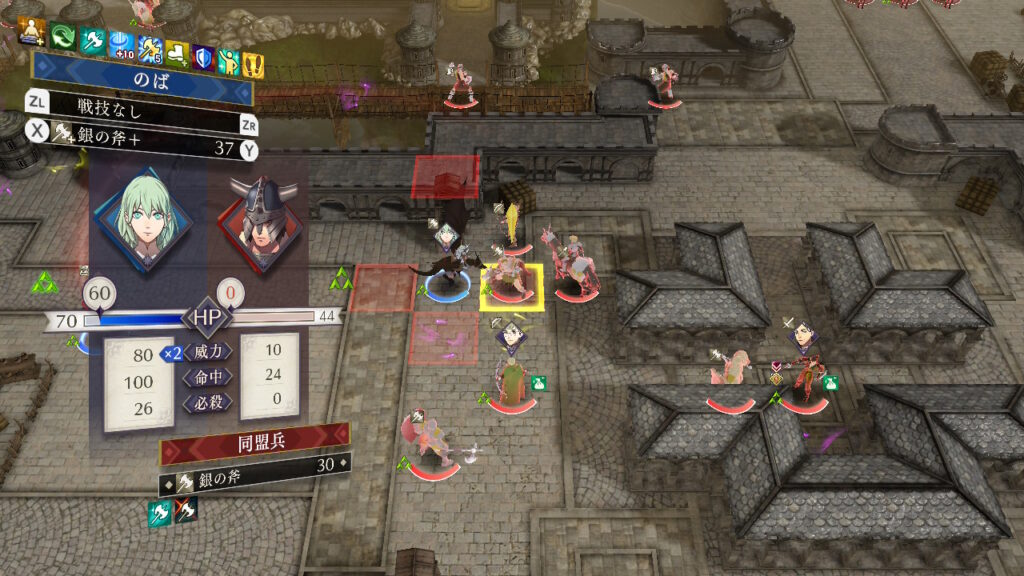Click the enemy's crossed-out axe skill icon
The width and height of the screenshot is (1024, 576).
(x=187, y=512)
